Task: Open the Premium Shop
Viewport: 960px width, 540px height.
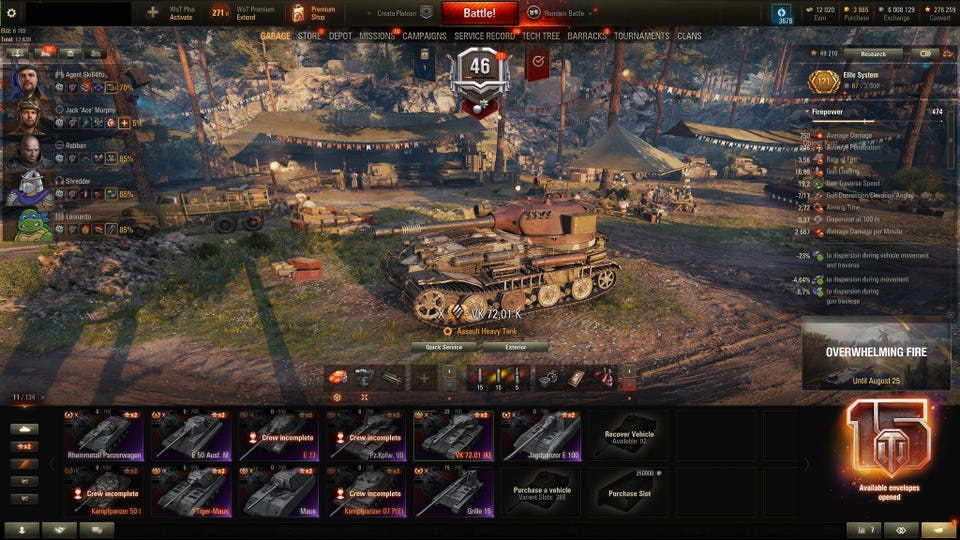Action: [313, 13]
